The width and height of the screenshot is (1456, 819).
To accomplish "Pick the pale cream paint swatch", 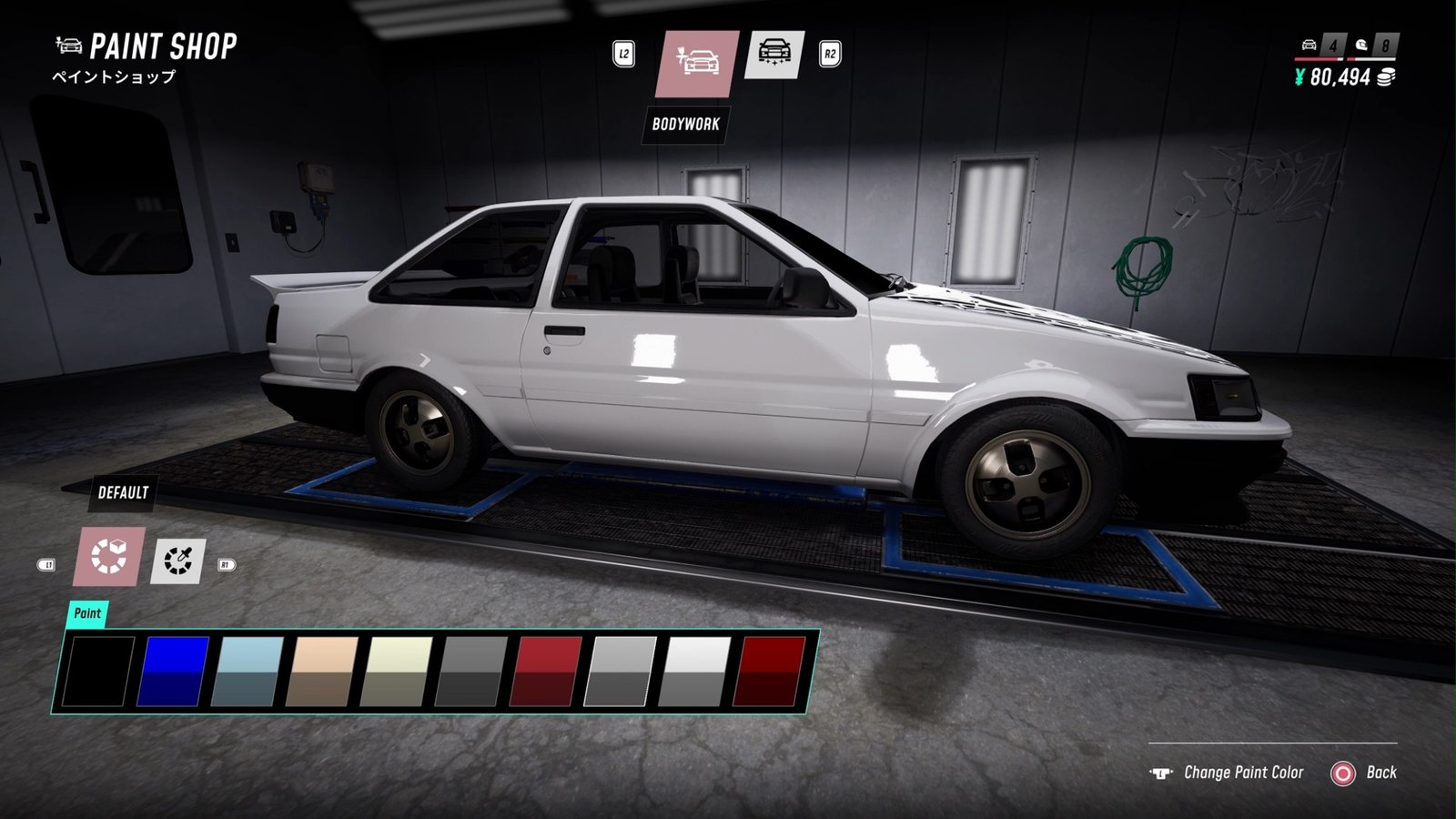I will [x=397, y=672].
